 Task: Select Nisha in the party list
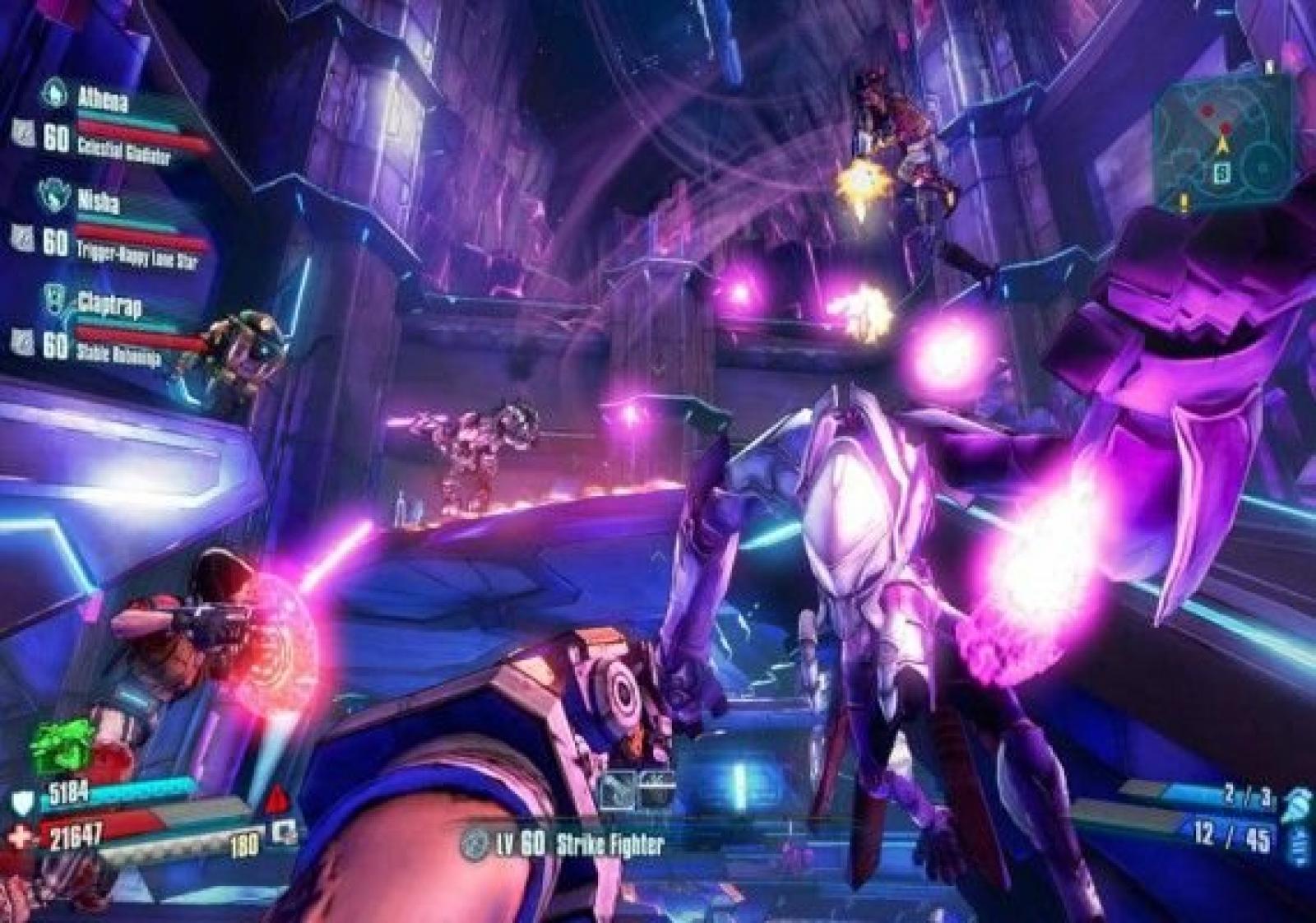click(x=98, y=200)
